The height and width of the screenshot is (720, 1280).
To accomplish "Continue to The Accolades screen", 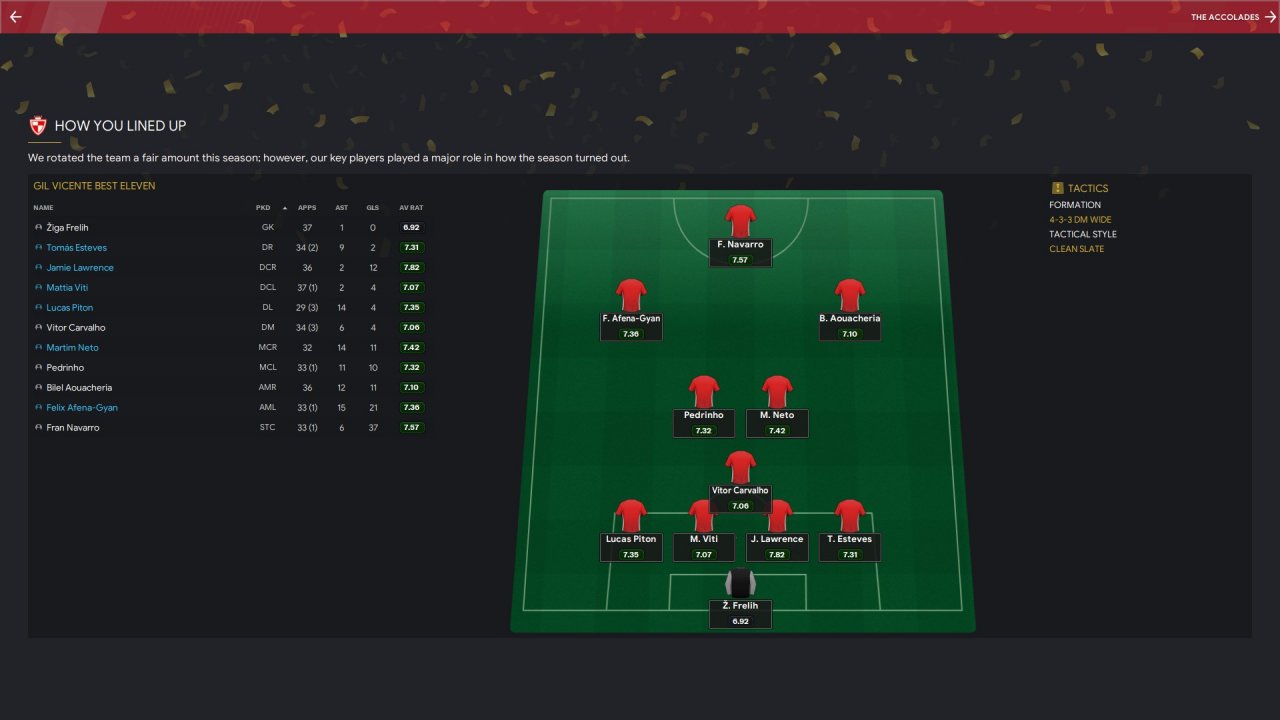I will (x=1233, y=17).
